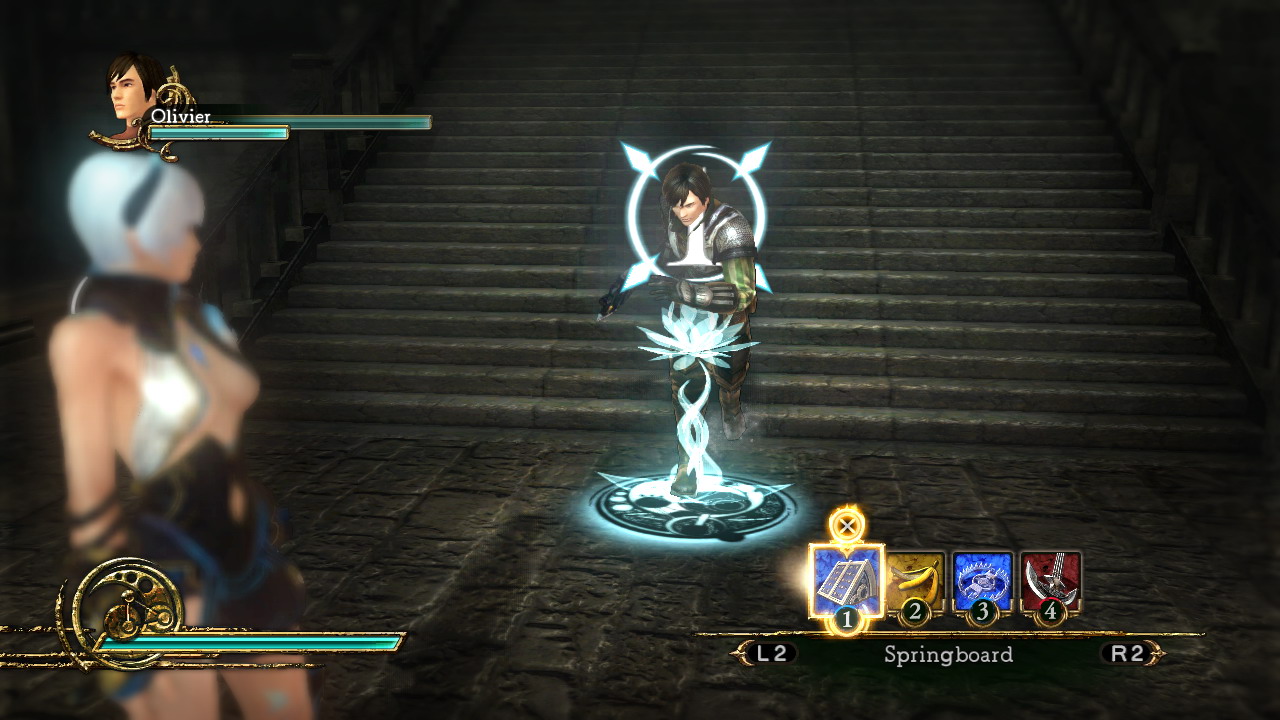Select the Springboard trap in slot 1
The image size is (1280, 720).
[846, 581]
